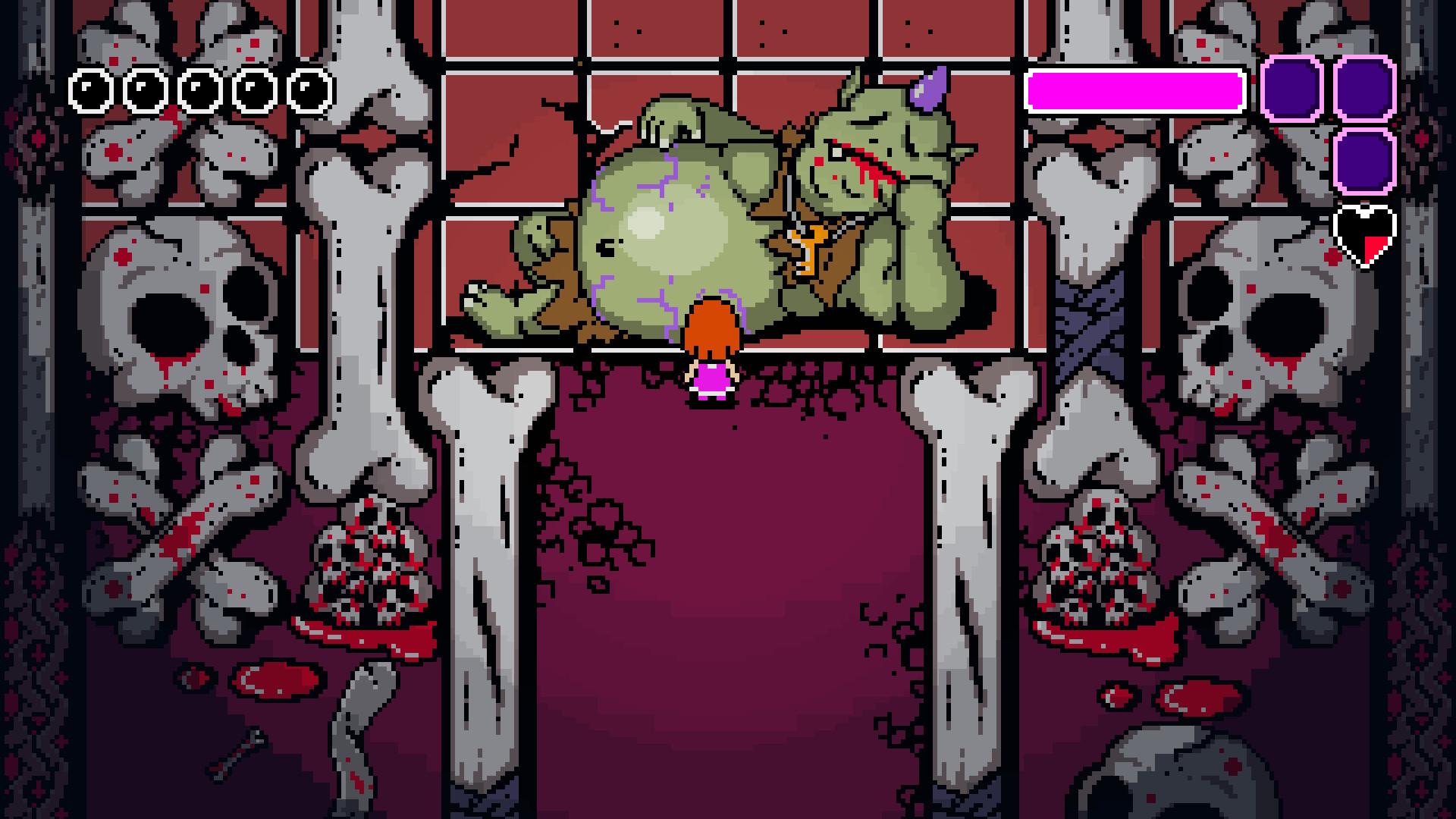The width and height of the screenshot is (1456, 819).
Task: Click the player character in the pink dress
Action: point(710,356)
